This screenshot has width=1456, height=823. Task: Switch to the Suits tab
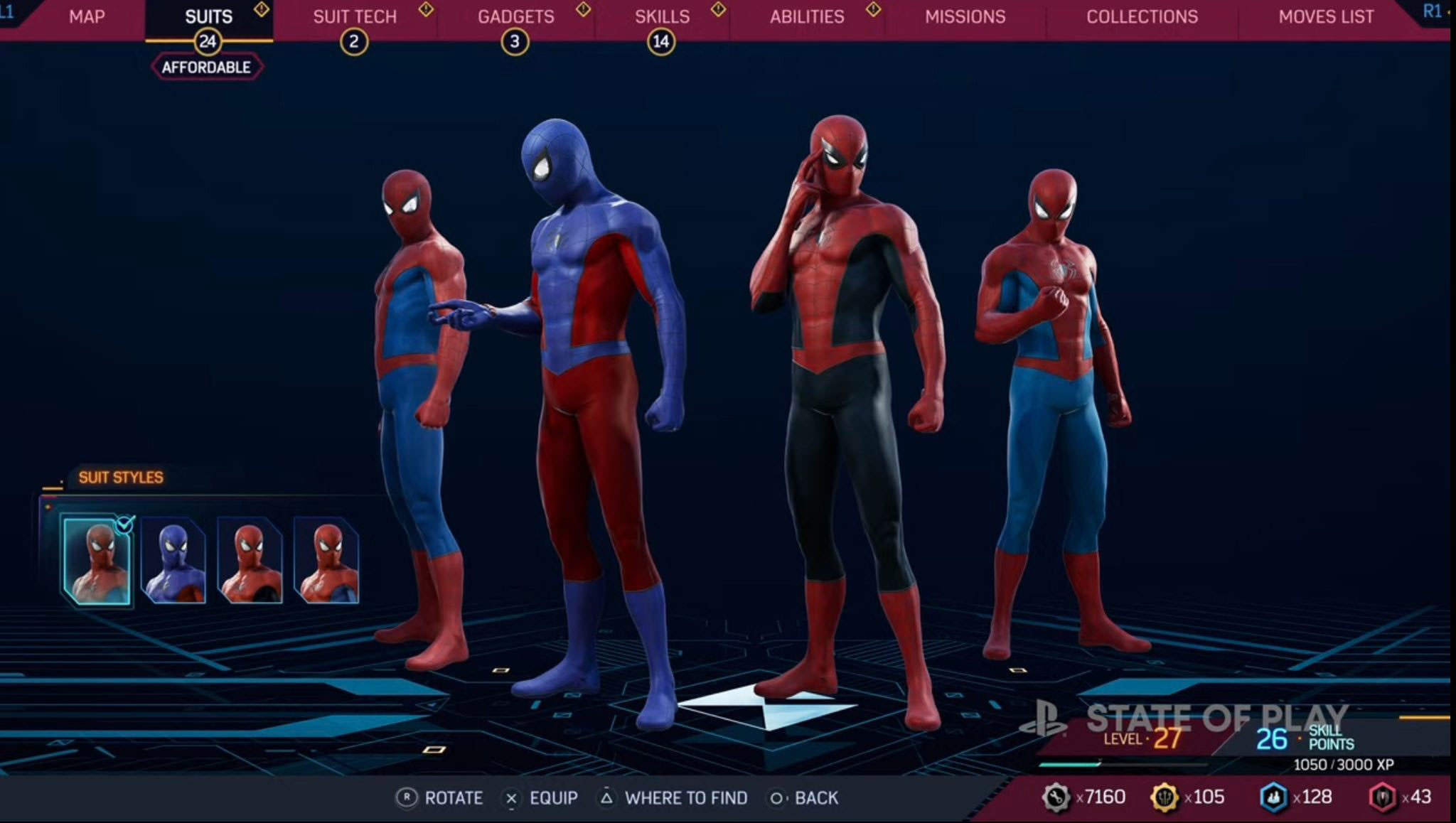click(208, 17)
